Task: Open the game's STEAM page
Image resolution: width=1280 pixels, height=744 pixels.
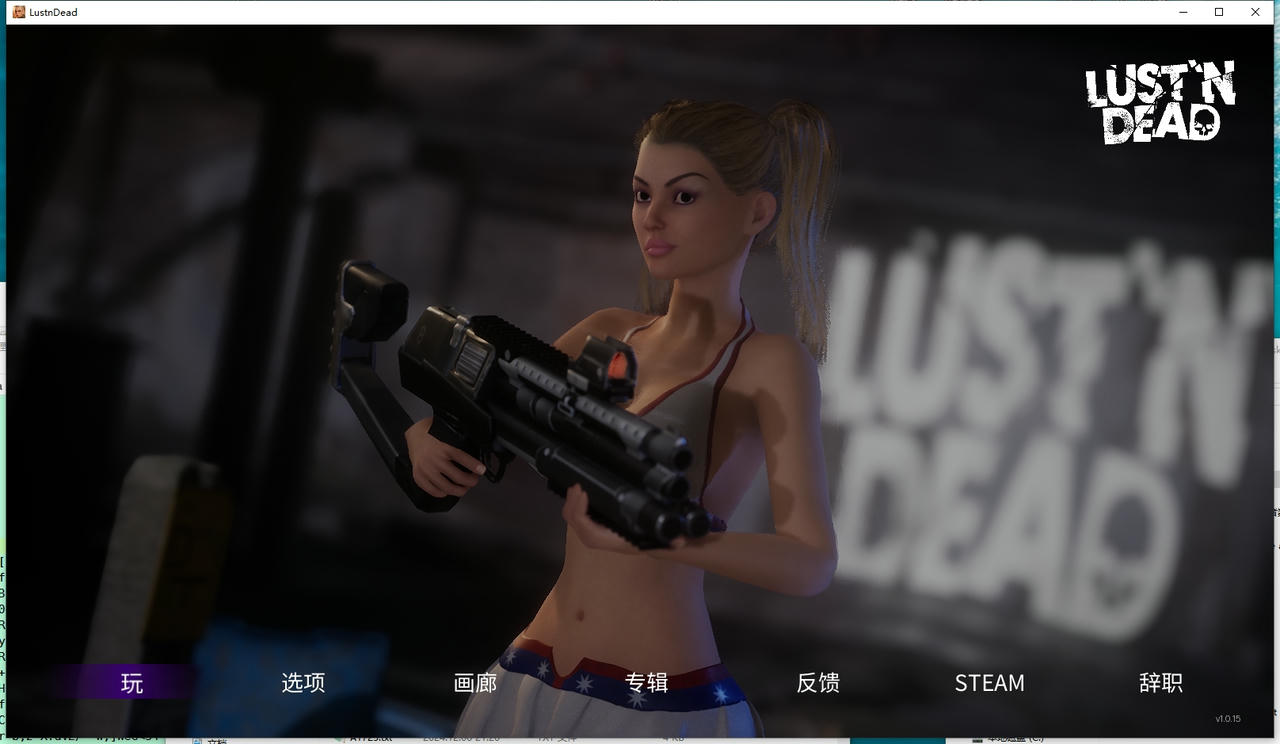Action: [989, 683]
